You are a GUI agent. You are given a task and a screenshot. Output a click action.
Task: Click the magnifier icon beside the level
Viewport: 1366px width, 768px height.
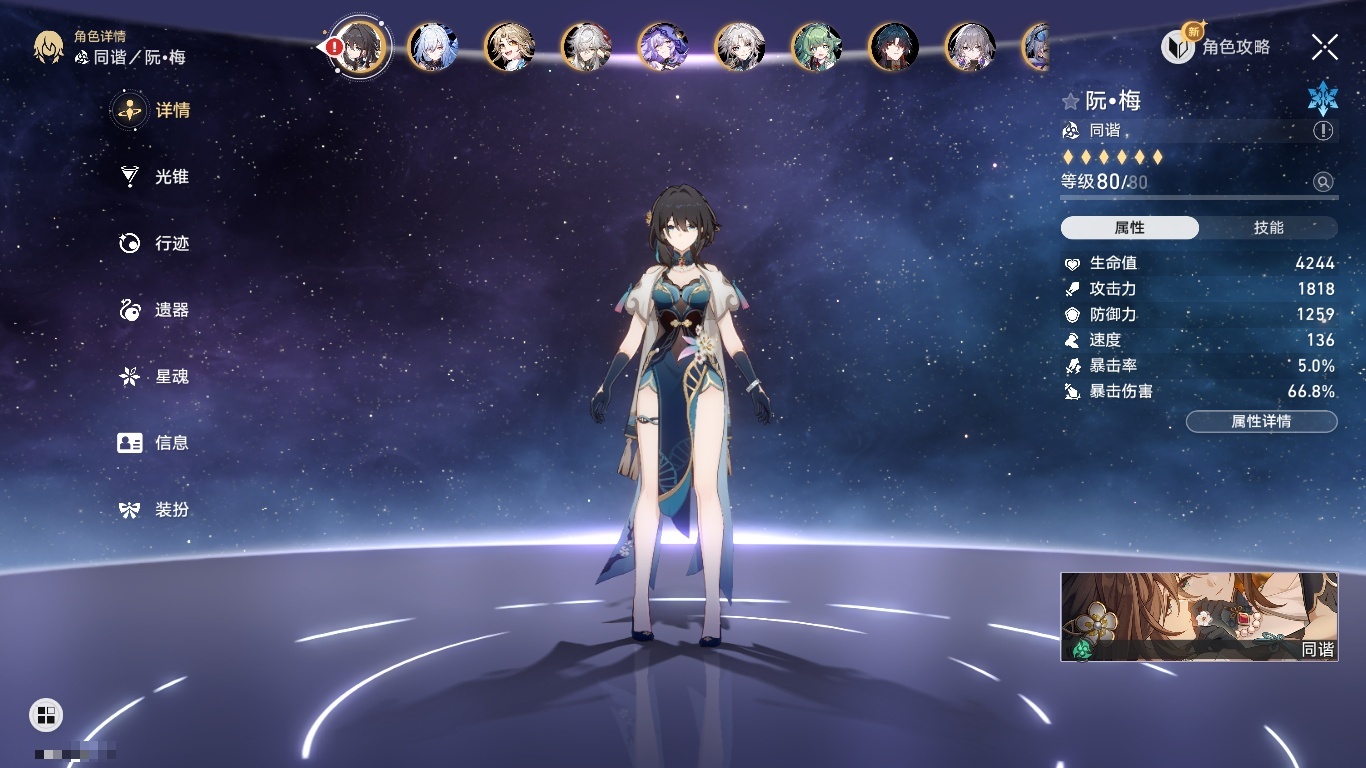point(1323,182)
